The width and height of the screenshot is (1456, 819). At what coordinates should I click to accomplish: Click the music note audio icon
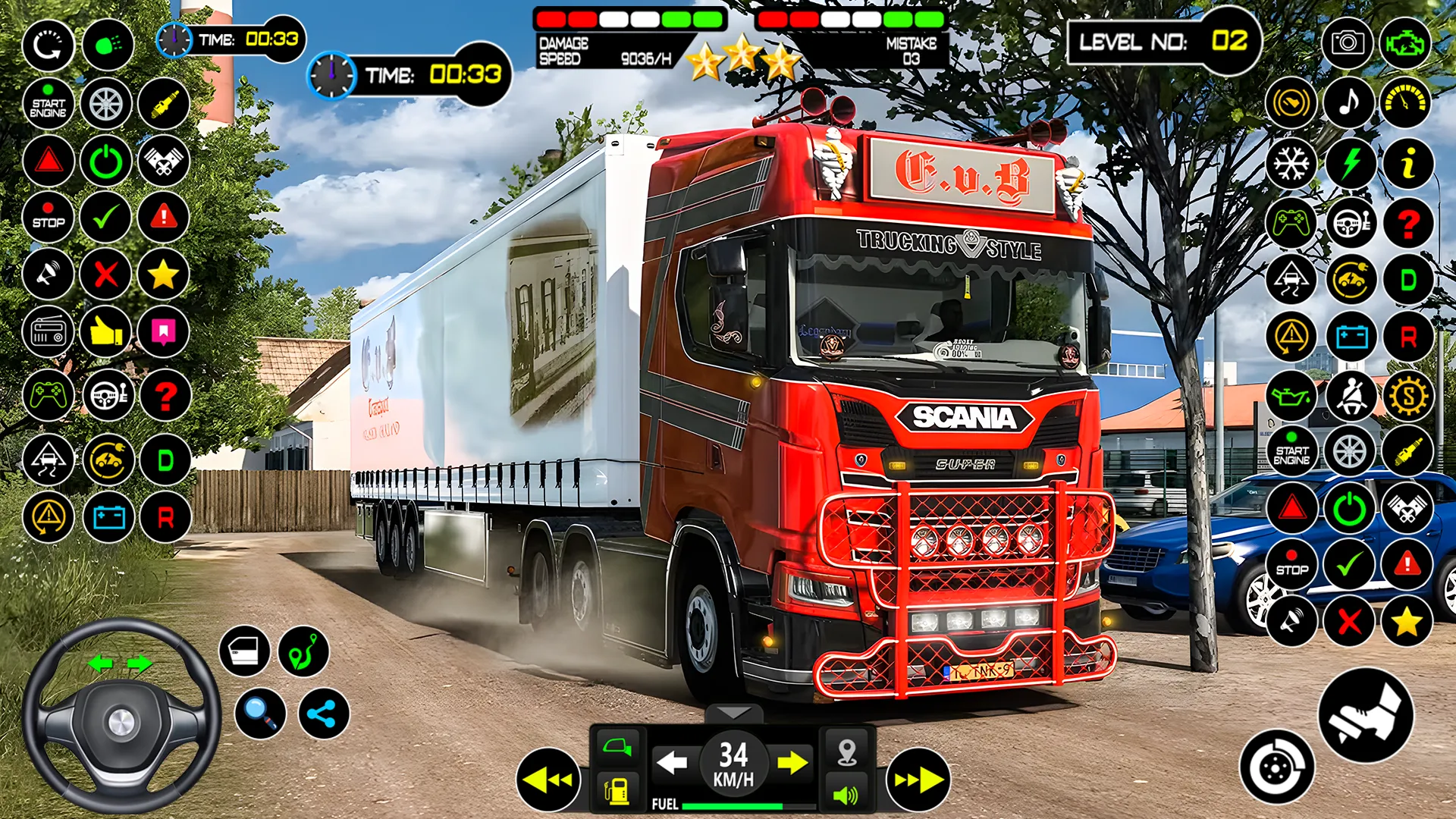click(1350, 102)
